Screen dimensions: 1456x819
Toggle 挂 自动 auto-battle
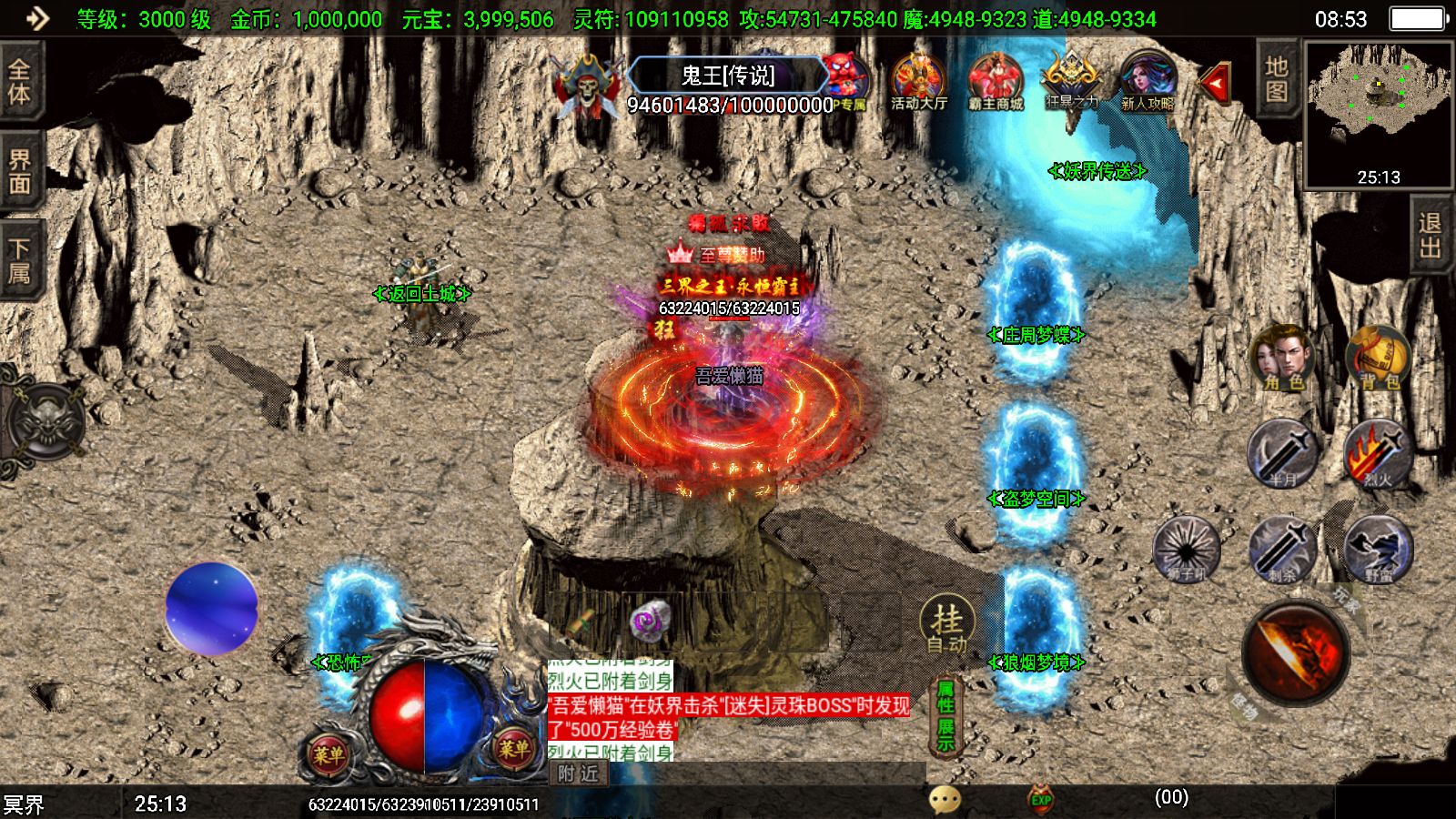click(x=946, y=626)
